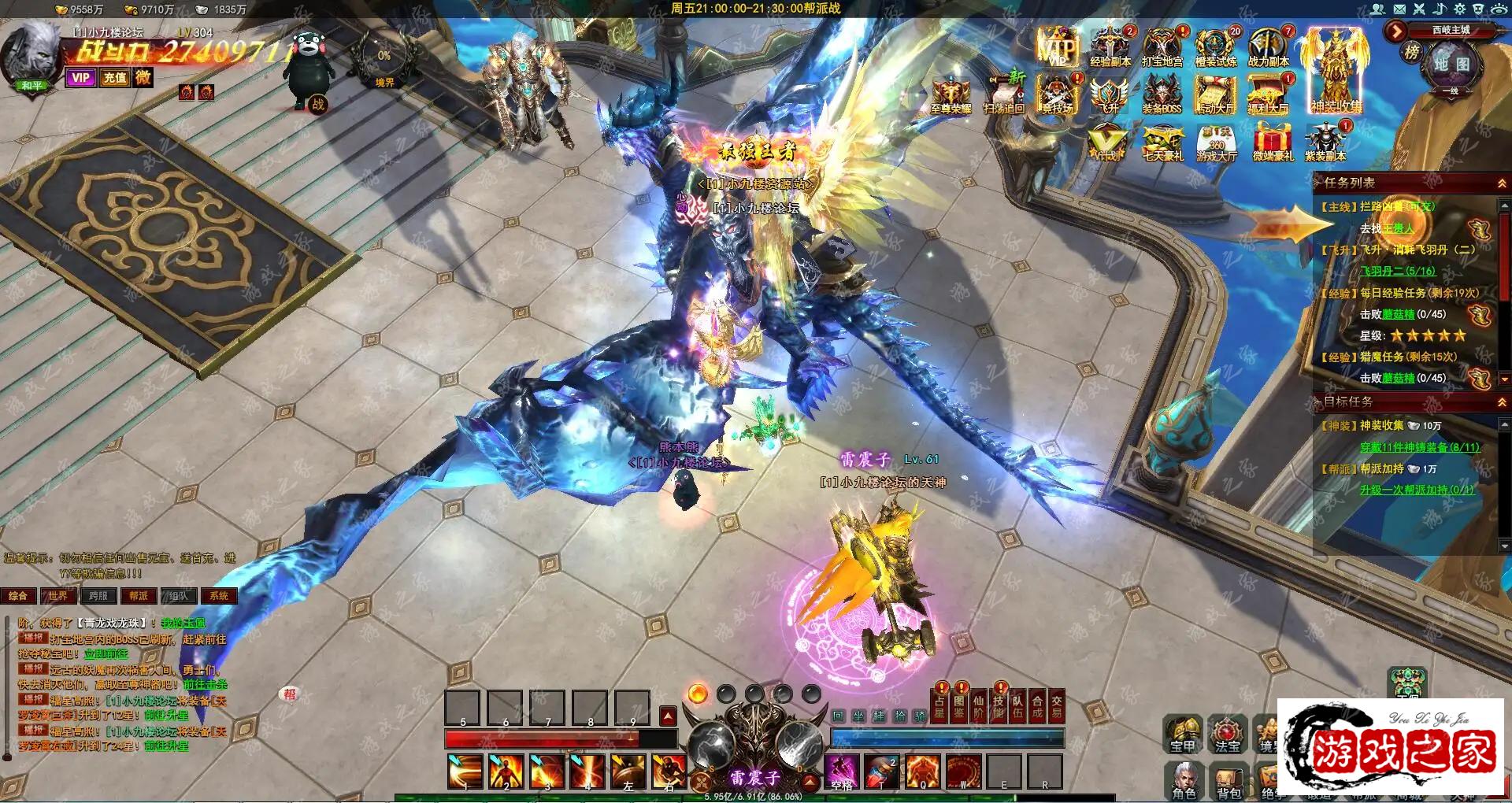Click the 充值 recharge button
1512x803 pixels.
pos(115,77)
